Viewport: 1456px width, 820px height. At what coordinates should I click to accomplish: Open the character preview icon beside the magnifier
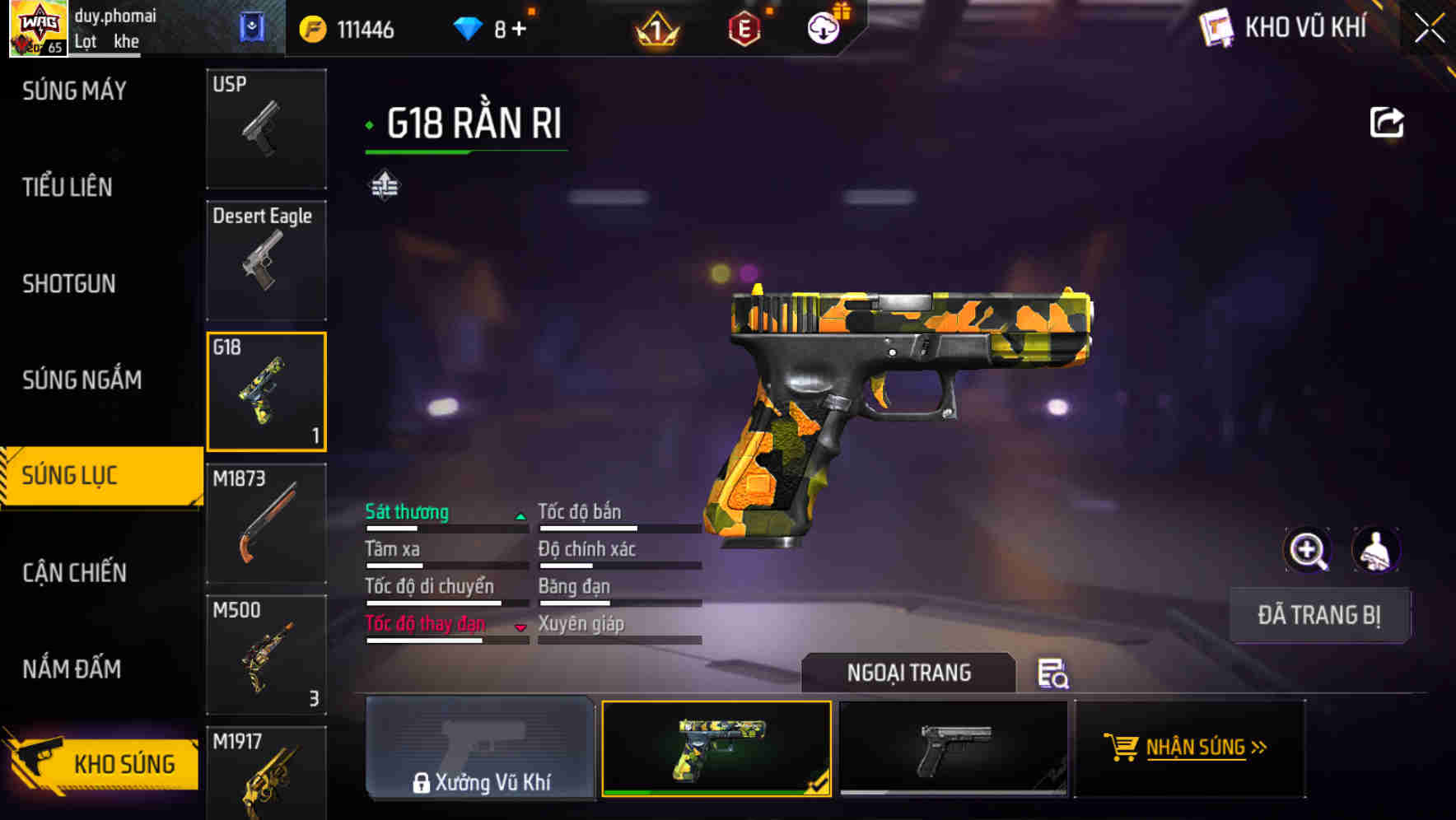pyautogui.click(x=1377, y=550)
